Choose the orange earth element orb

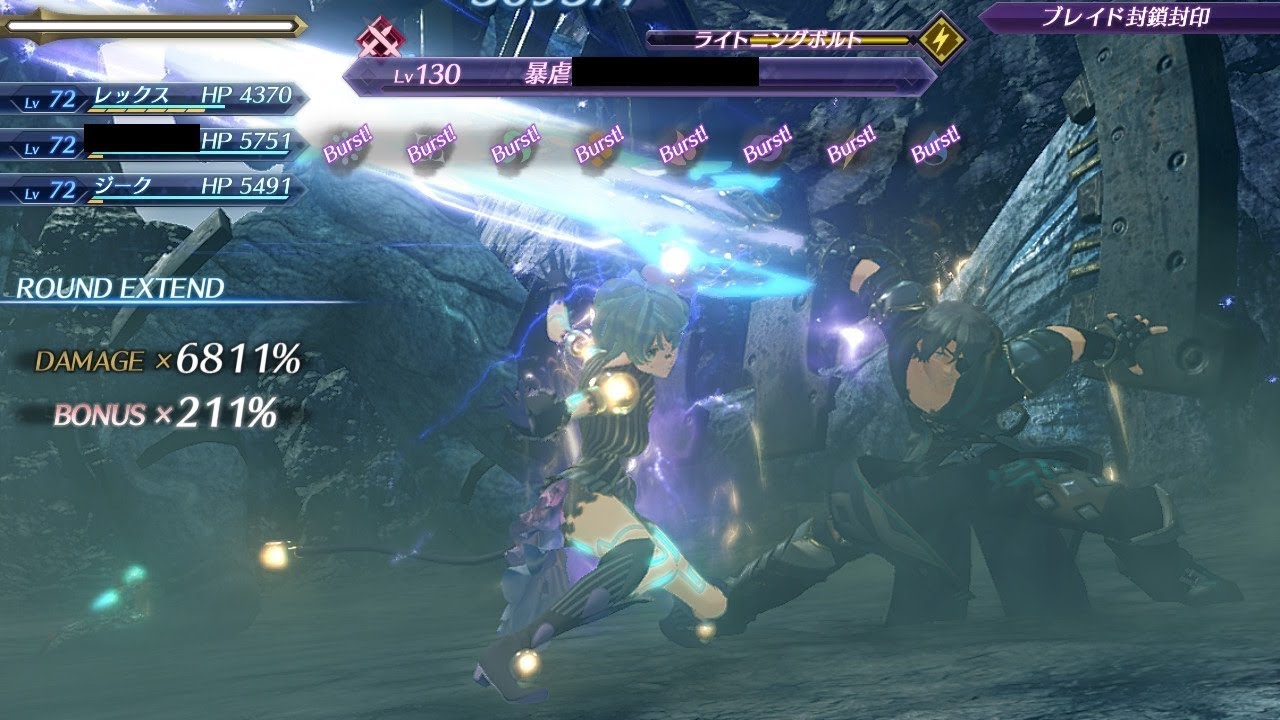tap(599, 148)
